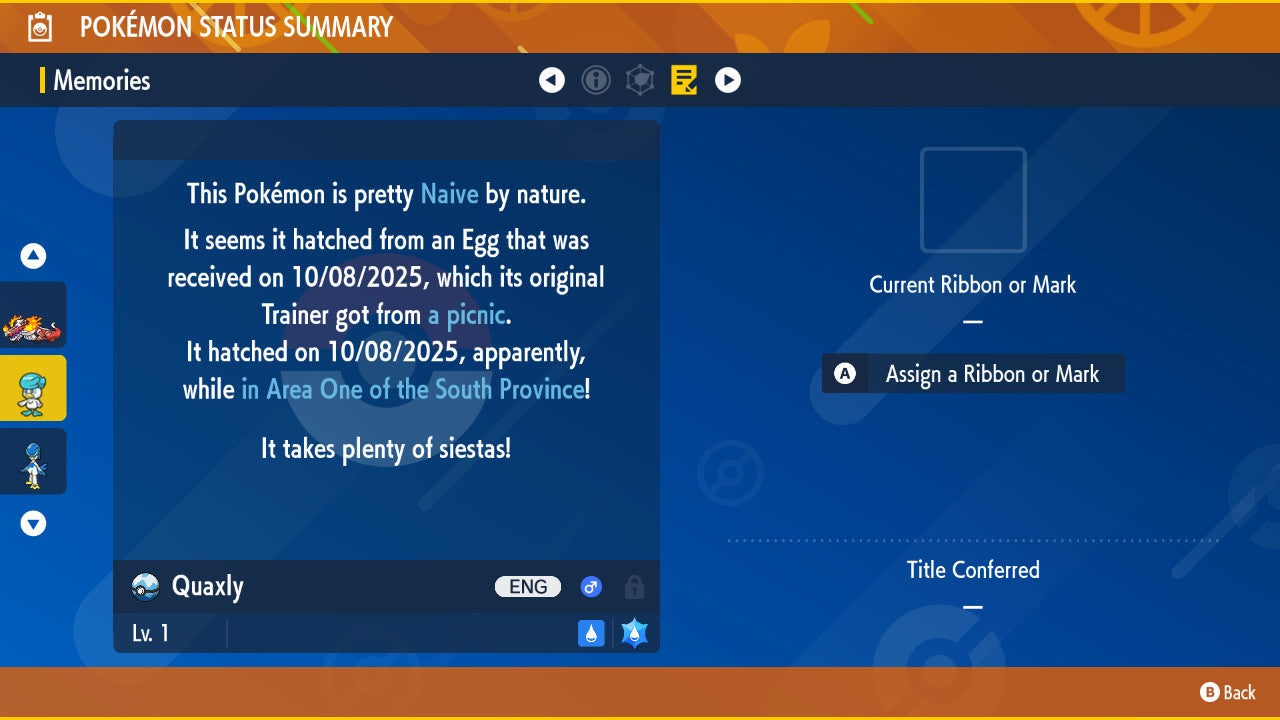Click the clipboard icon beside the title
Viewport: 1280px width, 720px height.
point(38,26)
